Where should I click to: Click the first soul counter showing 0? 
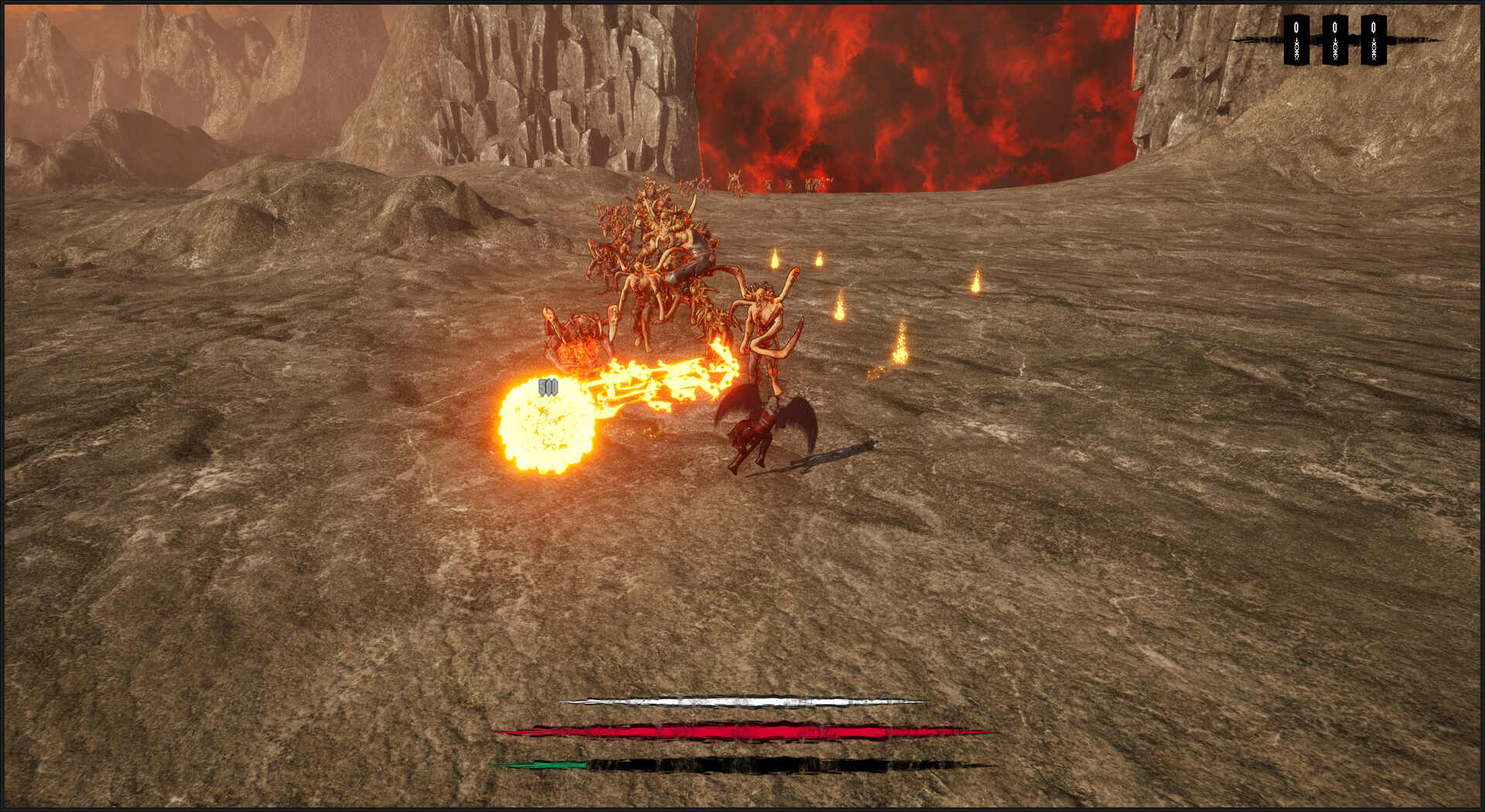[1296, 27]
